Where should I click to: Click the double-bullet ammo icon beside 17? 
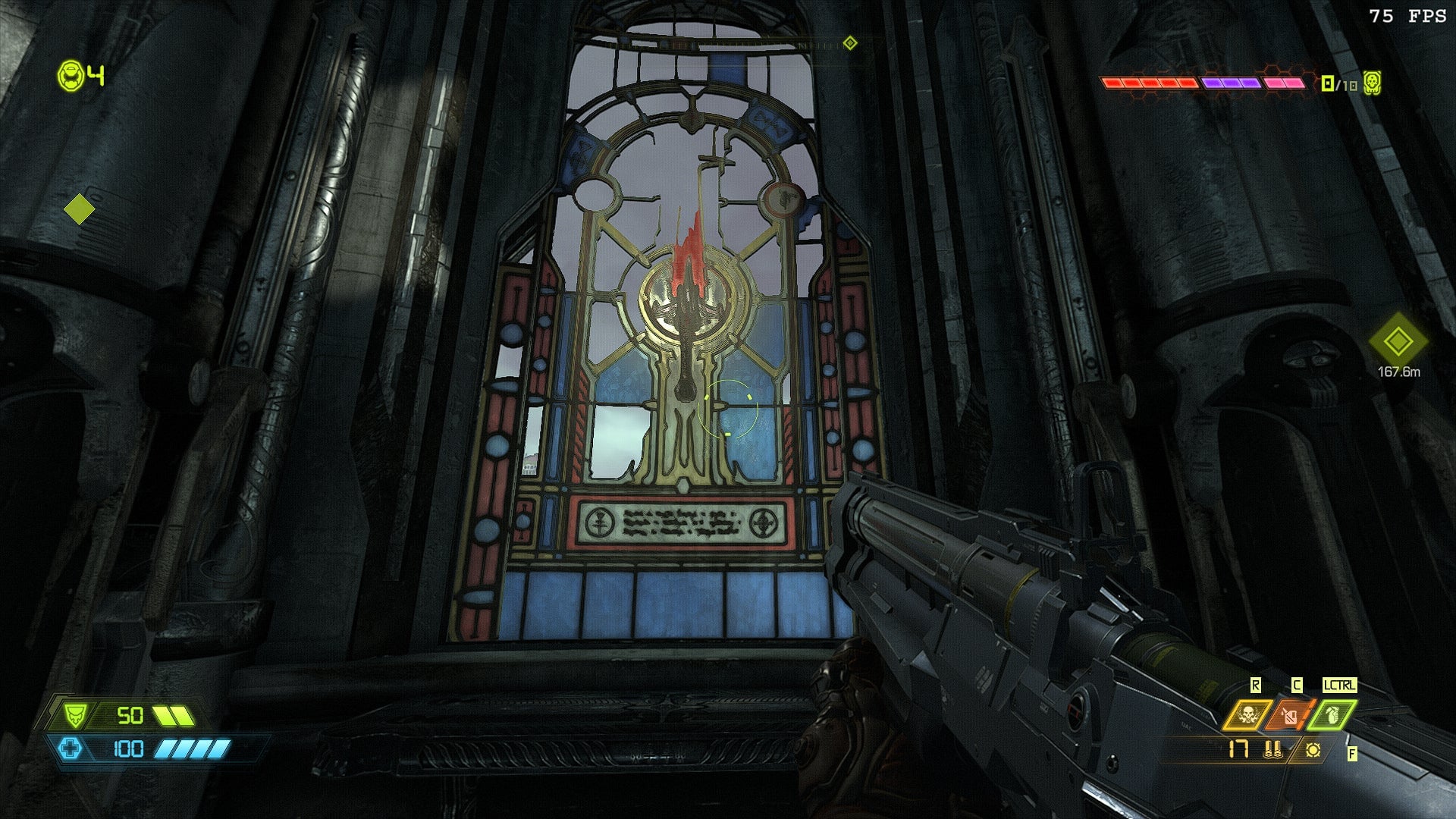click(1272, 749)
